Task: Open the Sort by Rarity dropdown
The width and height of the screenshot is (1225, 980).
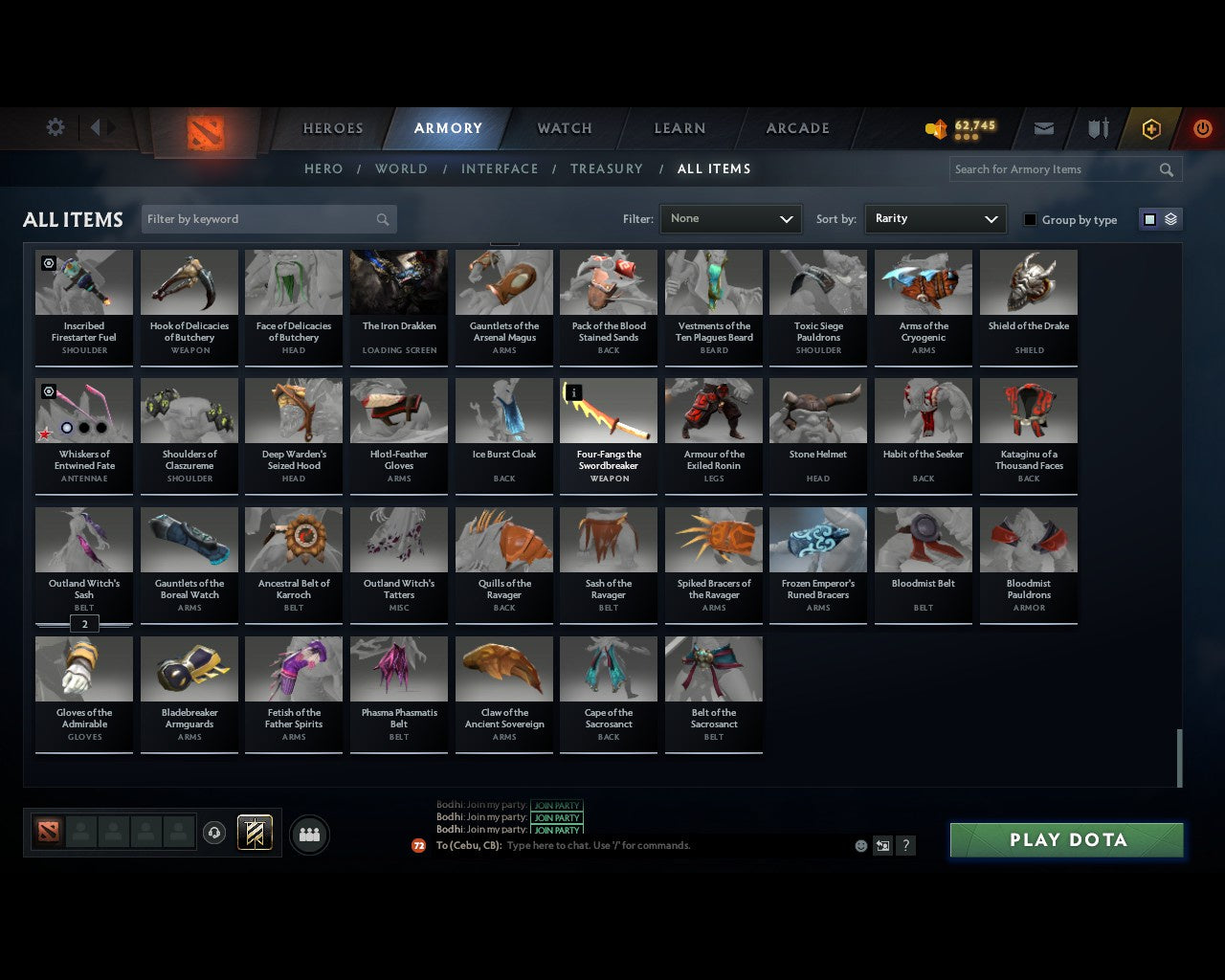Action: (x=935, y=218)
